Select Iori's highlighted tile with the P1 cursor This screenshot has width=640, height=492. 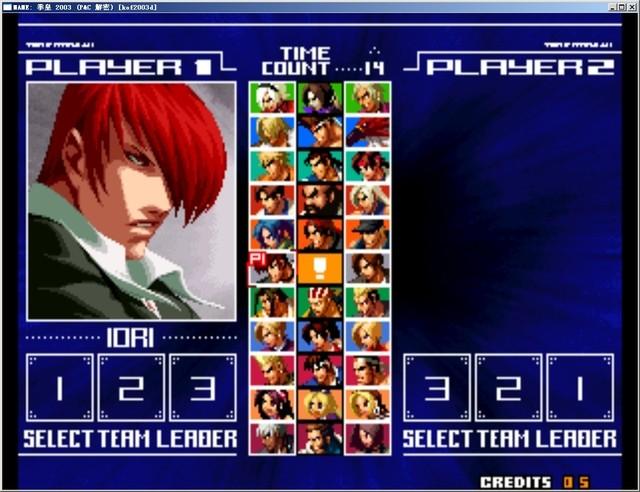point(271,268)
